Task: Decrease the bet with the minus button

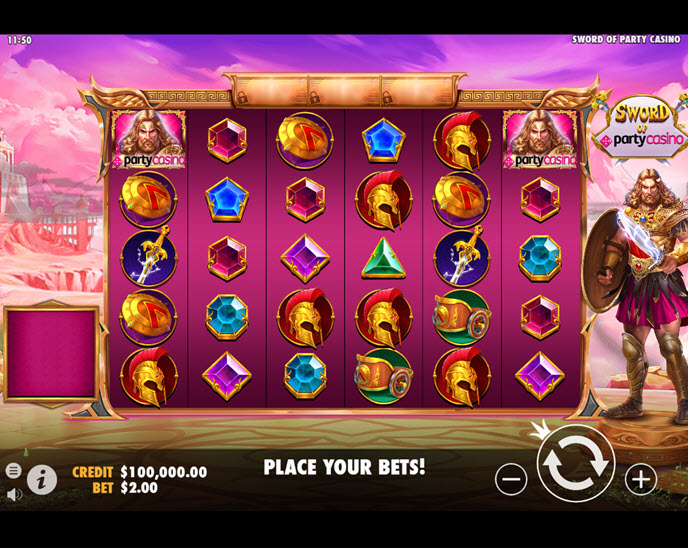Action: 511,479
